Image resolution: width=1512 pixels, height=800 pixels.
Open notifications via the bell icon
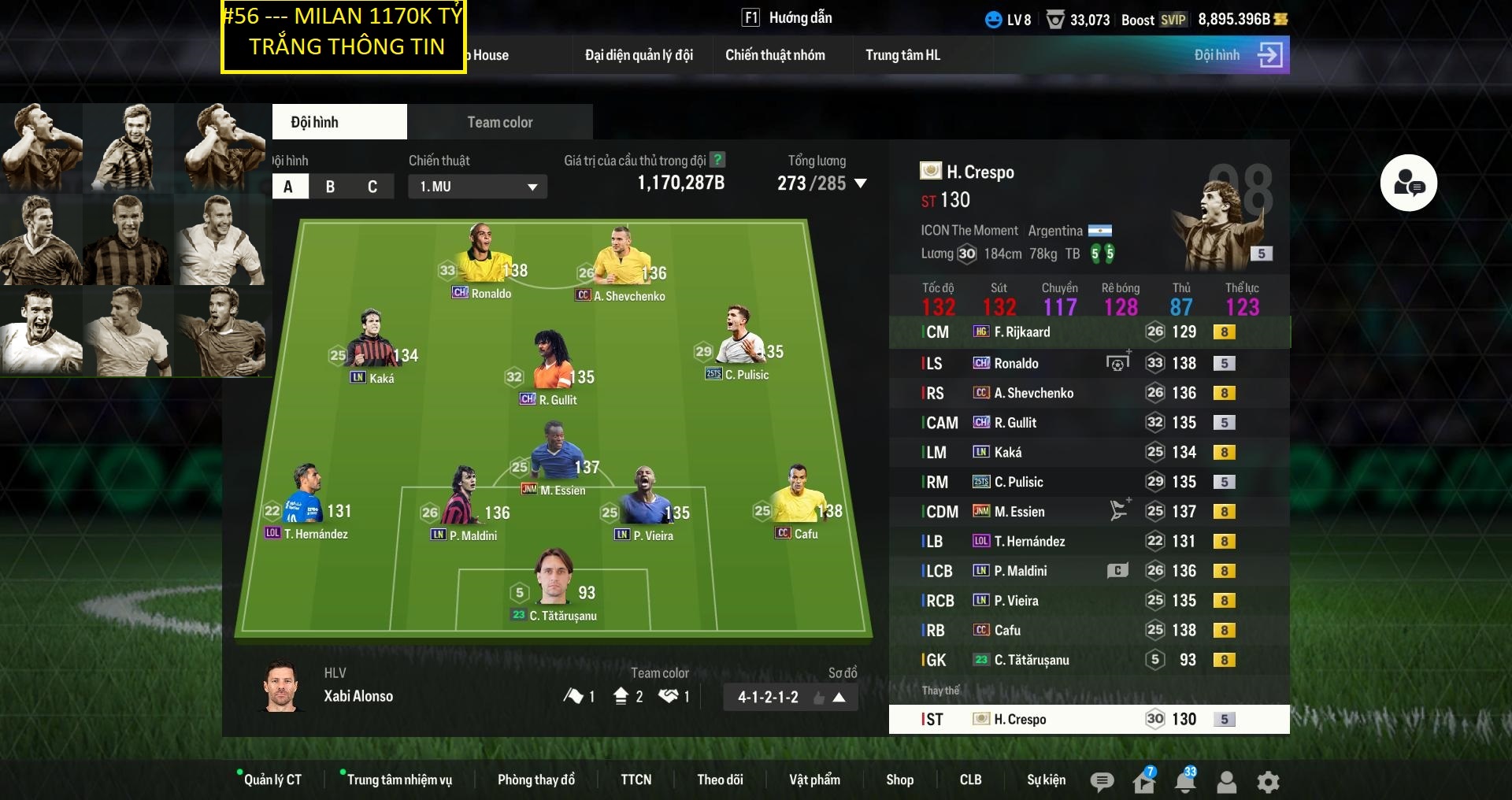[x=1184, y=782]
